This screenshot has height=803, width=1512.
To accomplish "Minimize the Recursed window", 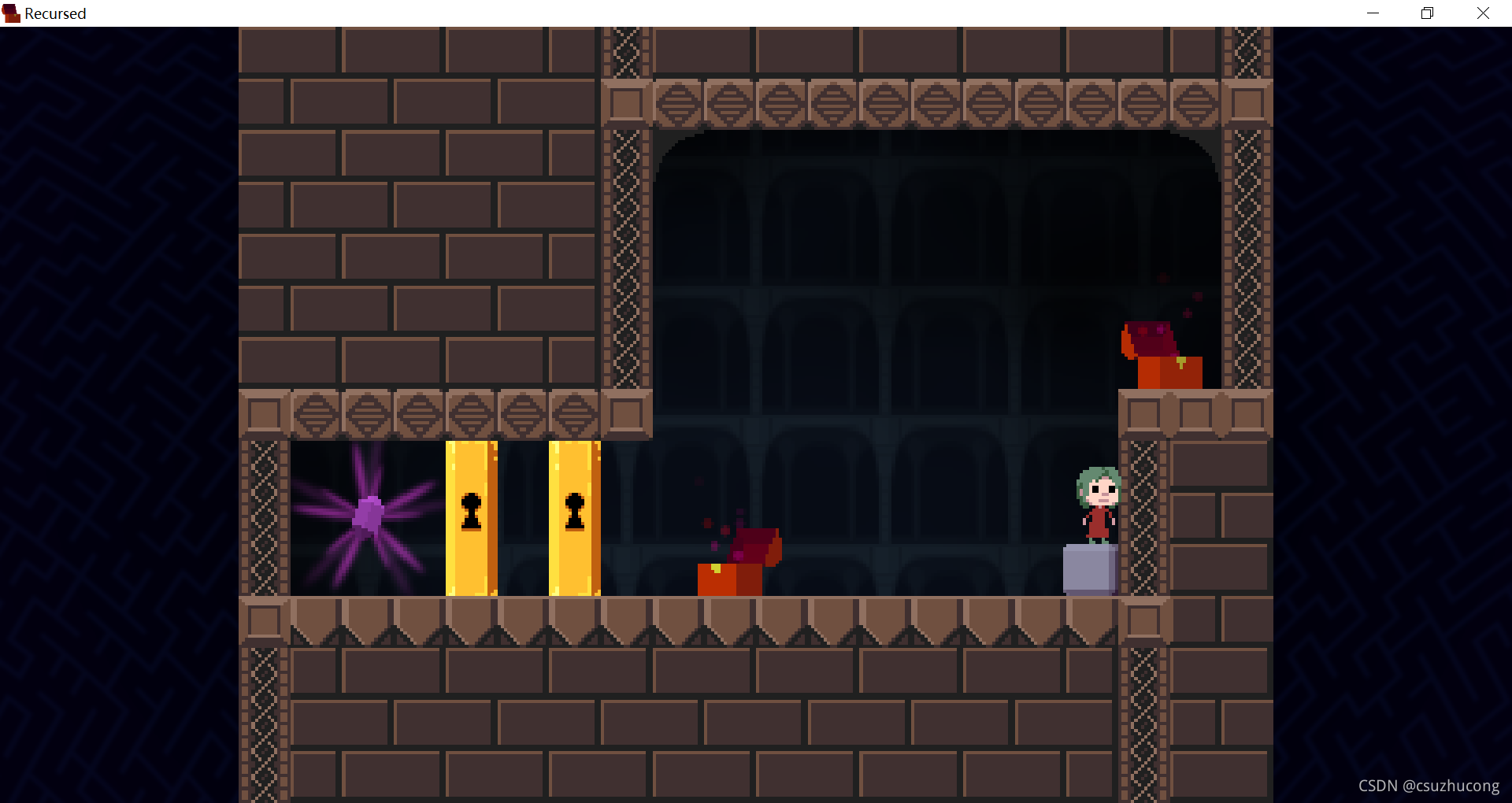I will (x=1373, y=13).
